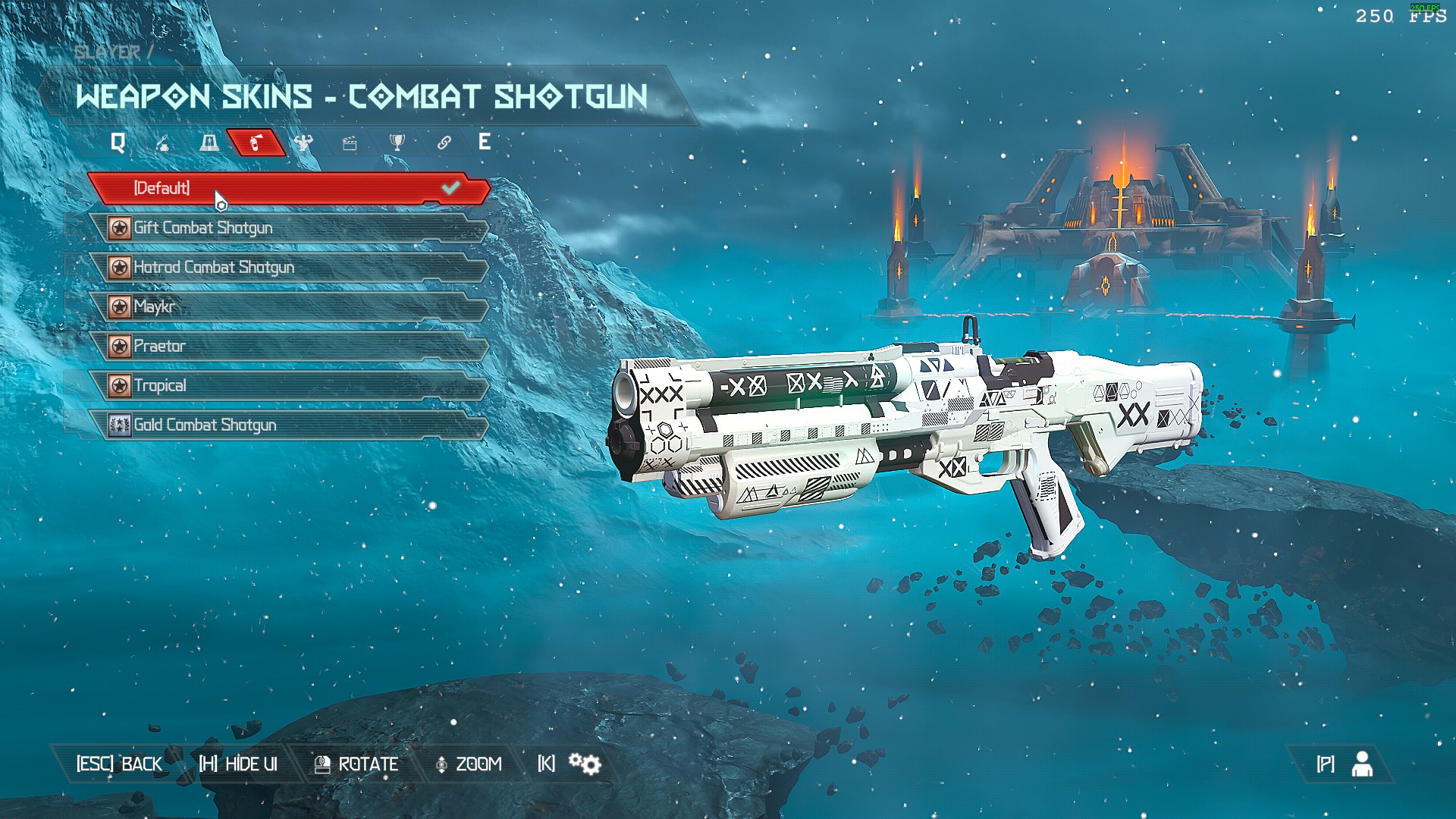The height and width of the screenshot is (819, 1456).
Task: Choose the Gift Combat Shotgun skin
Action: tap(288, 227)
